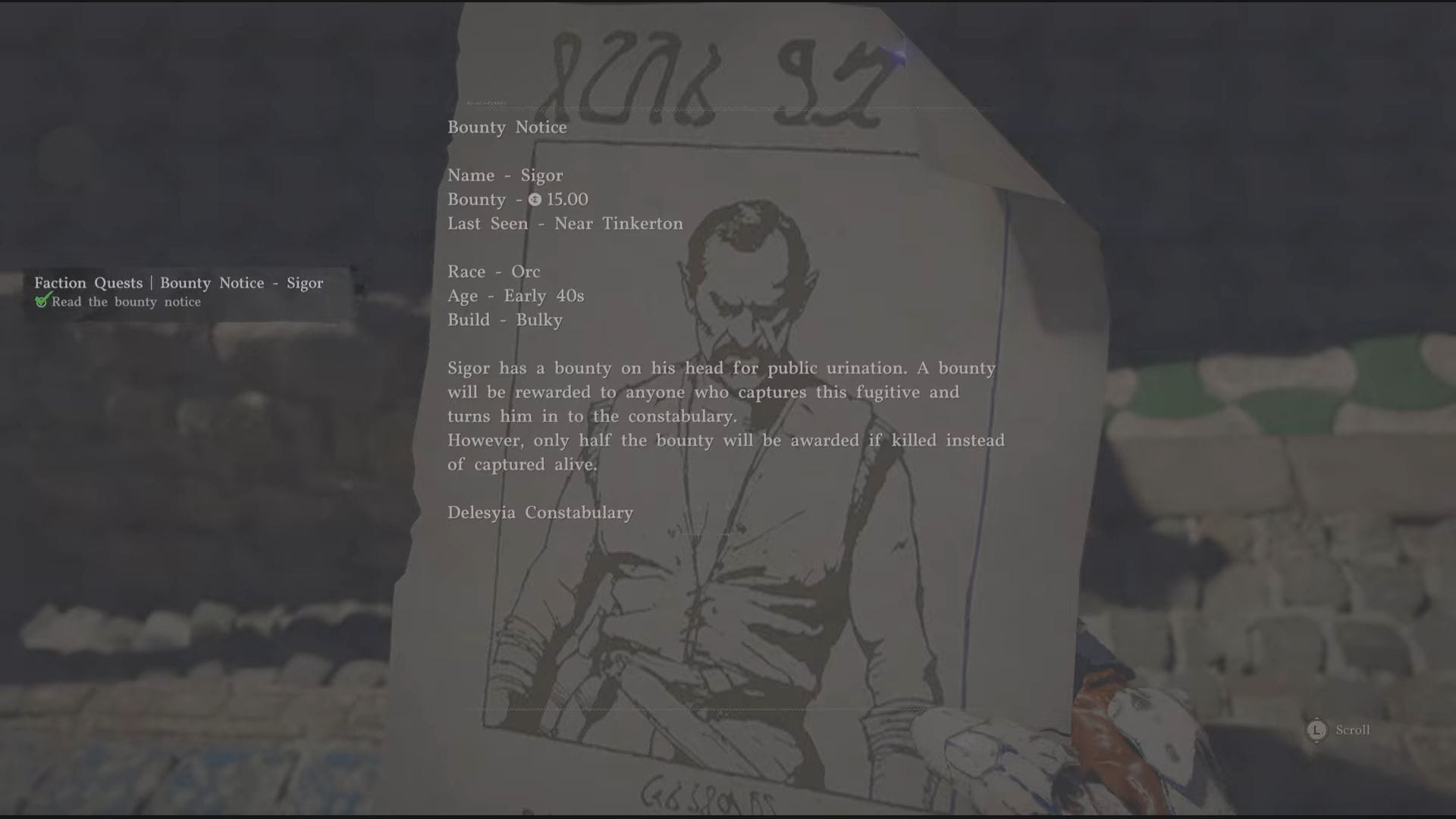Click the Near Tinkerton location text
The height and width of the screenshot is (819, 1456).
(x=618, y=224)
